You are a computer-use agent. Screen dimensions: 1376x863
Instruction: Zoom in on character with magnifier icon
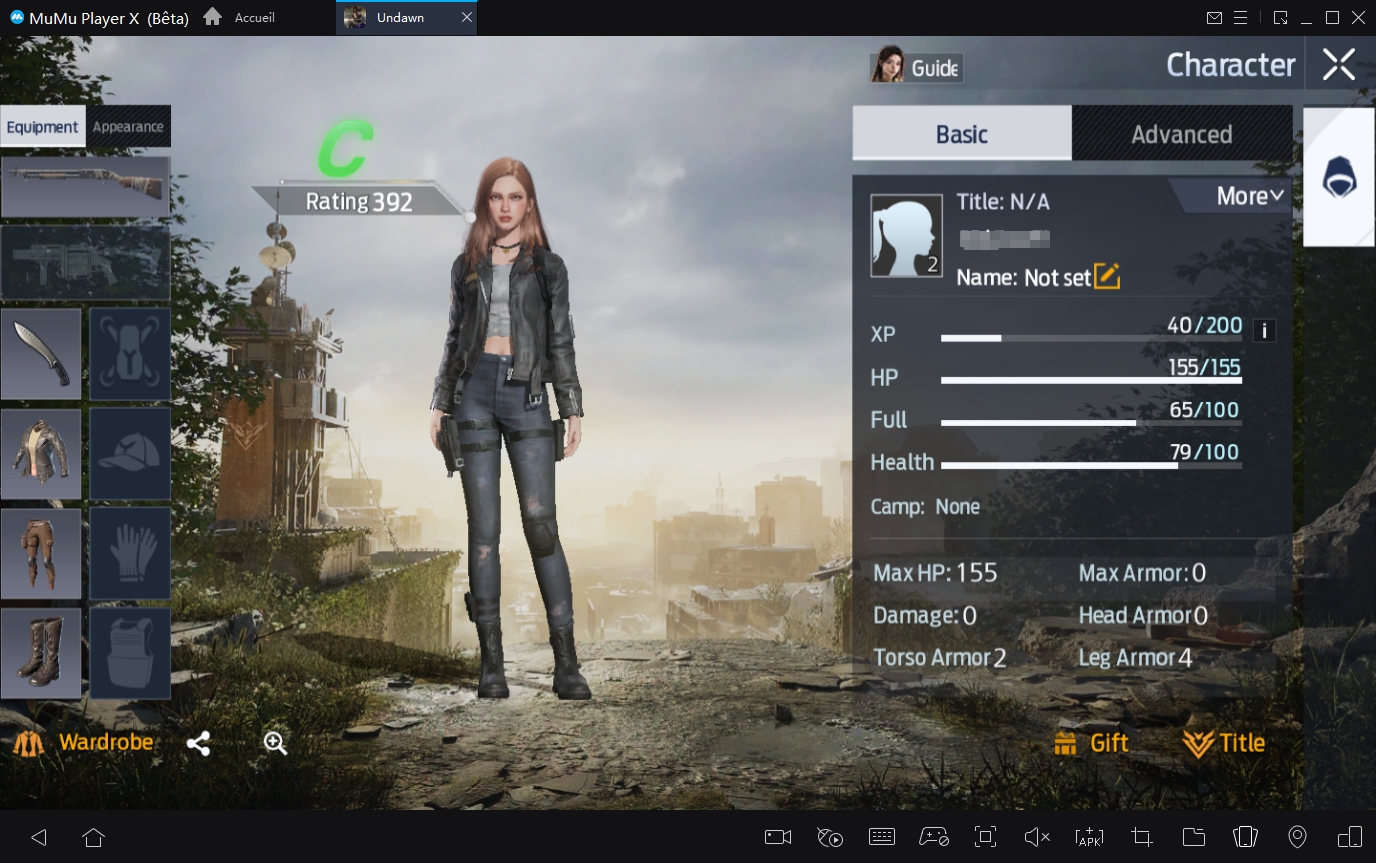[x=275, y=743]
